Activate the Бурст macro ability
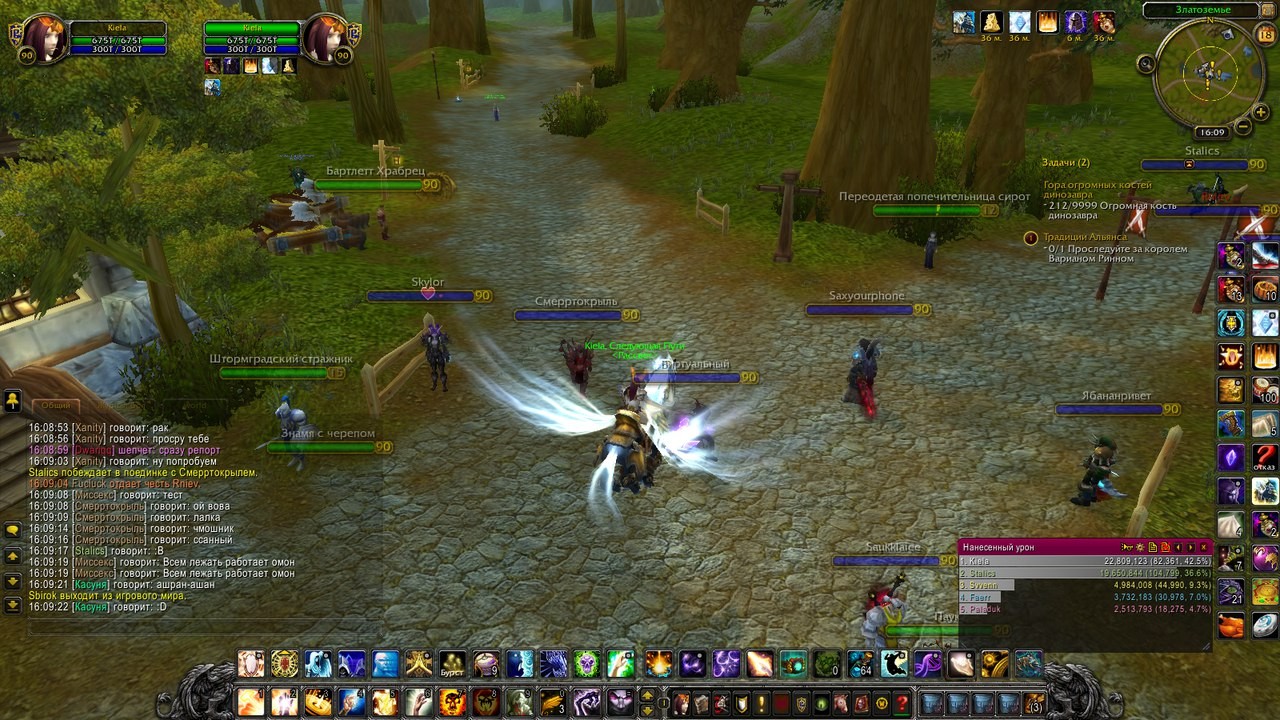Screen dimensions: 1280x720 [453, 664]
